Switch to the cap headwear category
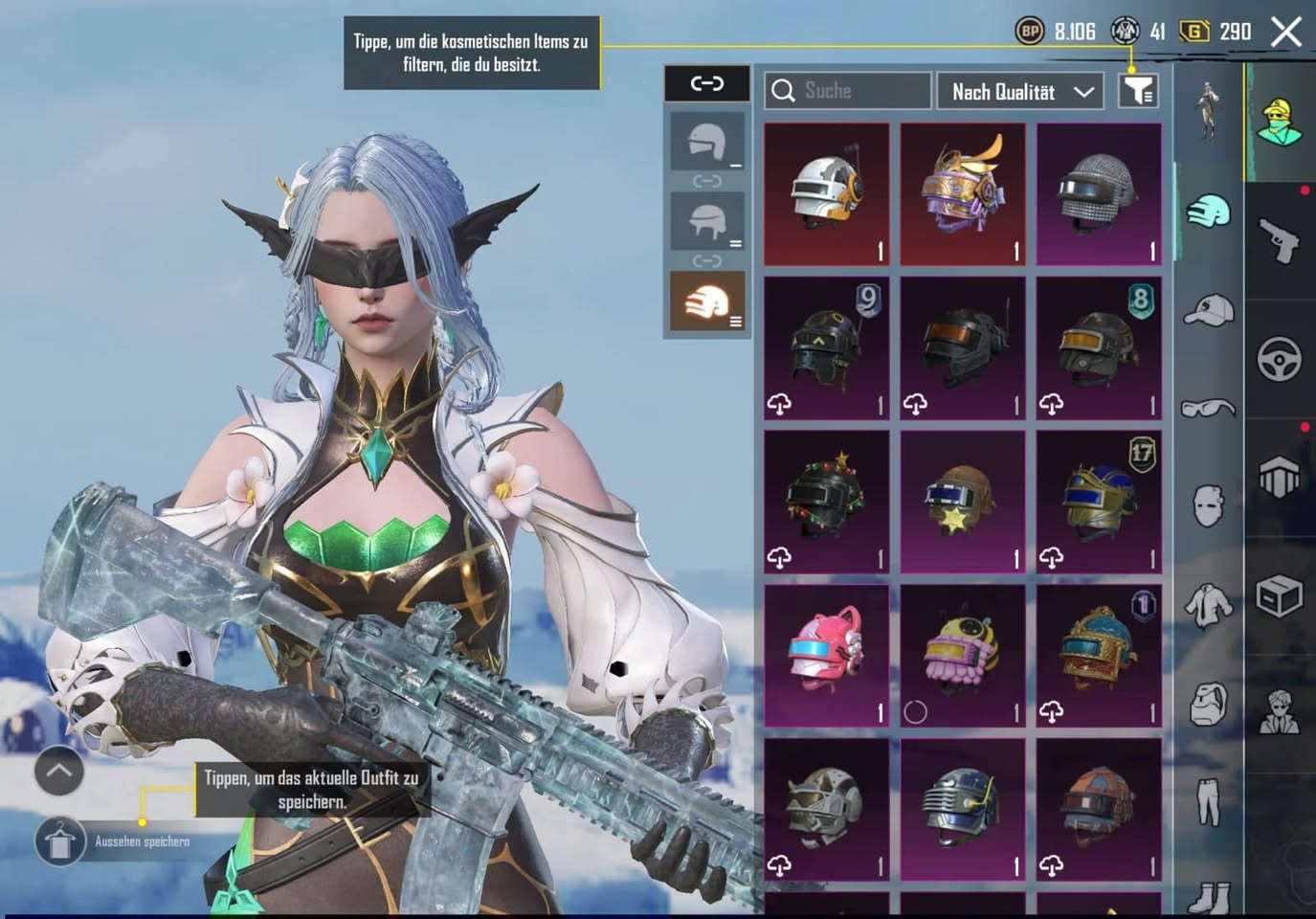1316x919 pixels. tap(1208, 309)
